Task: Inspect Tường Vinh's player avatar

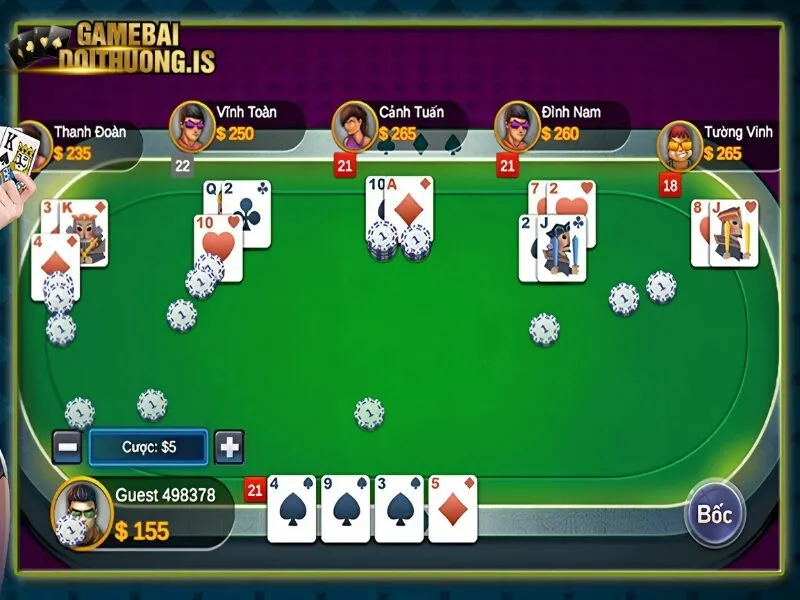Action: click(679, 145)
